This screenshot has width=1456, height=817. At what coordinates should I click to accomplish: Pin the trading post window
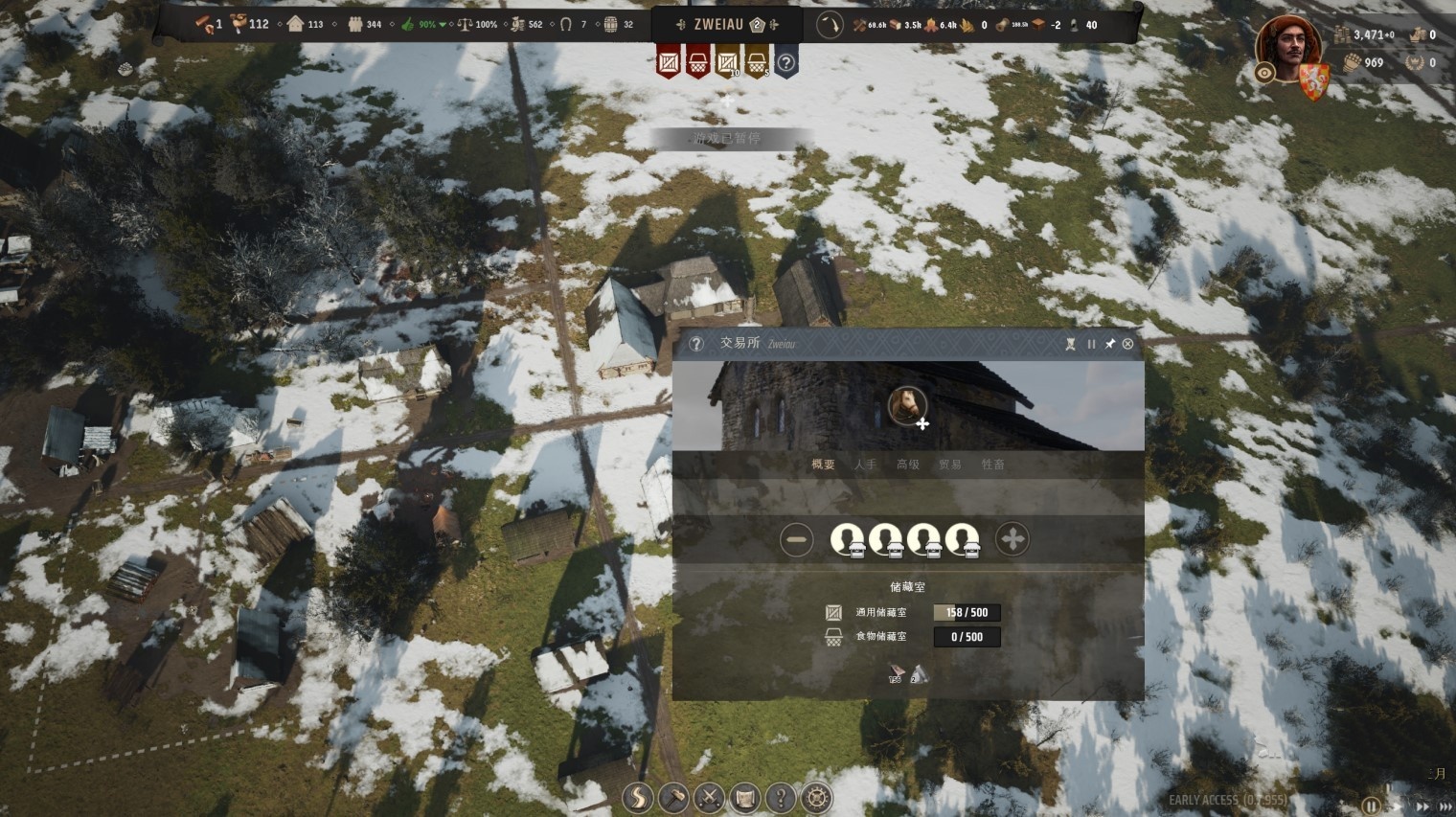(x=1109, y=344)
